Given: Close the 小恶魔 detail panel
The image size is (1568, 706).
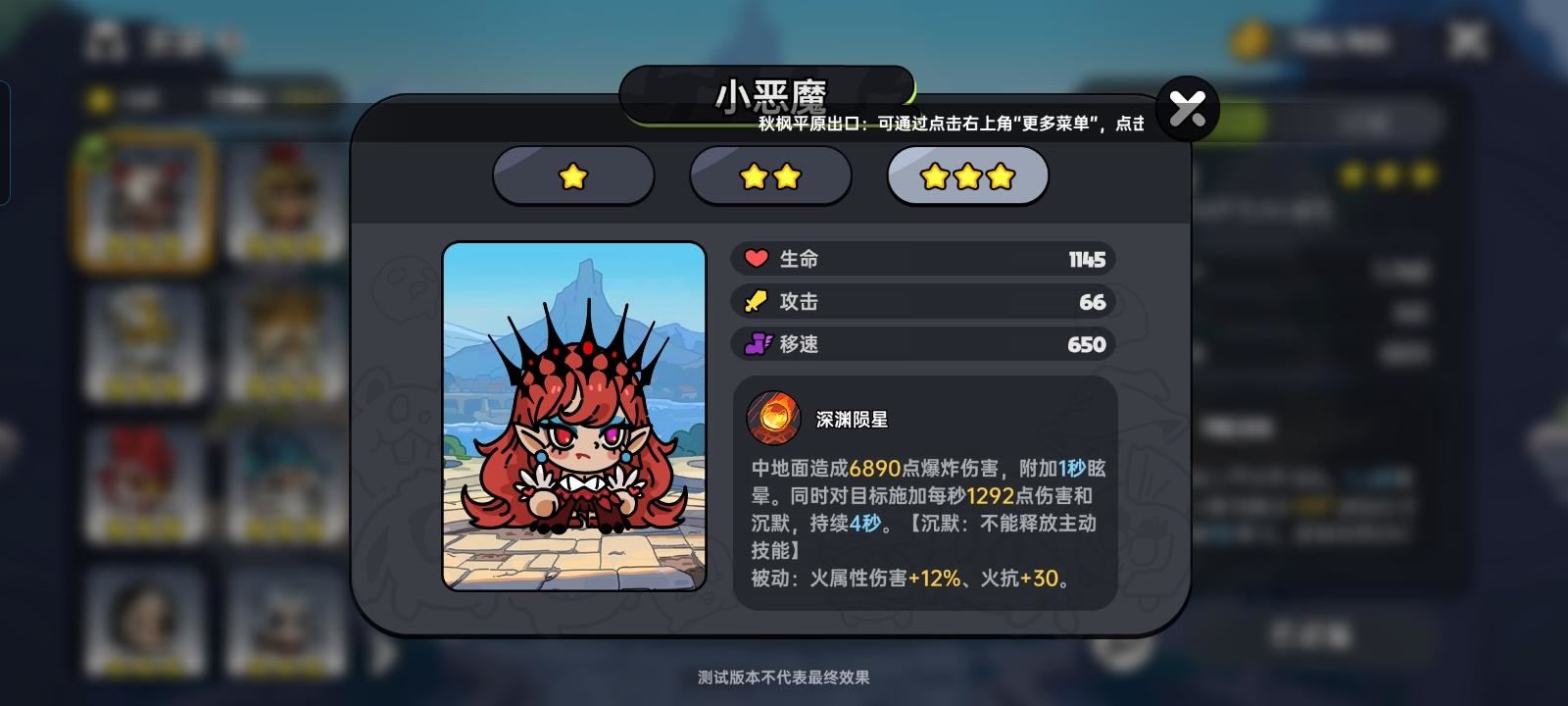Looking at the screenshot, I should point(1188,108).
